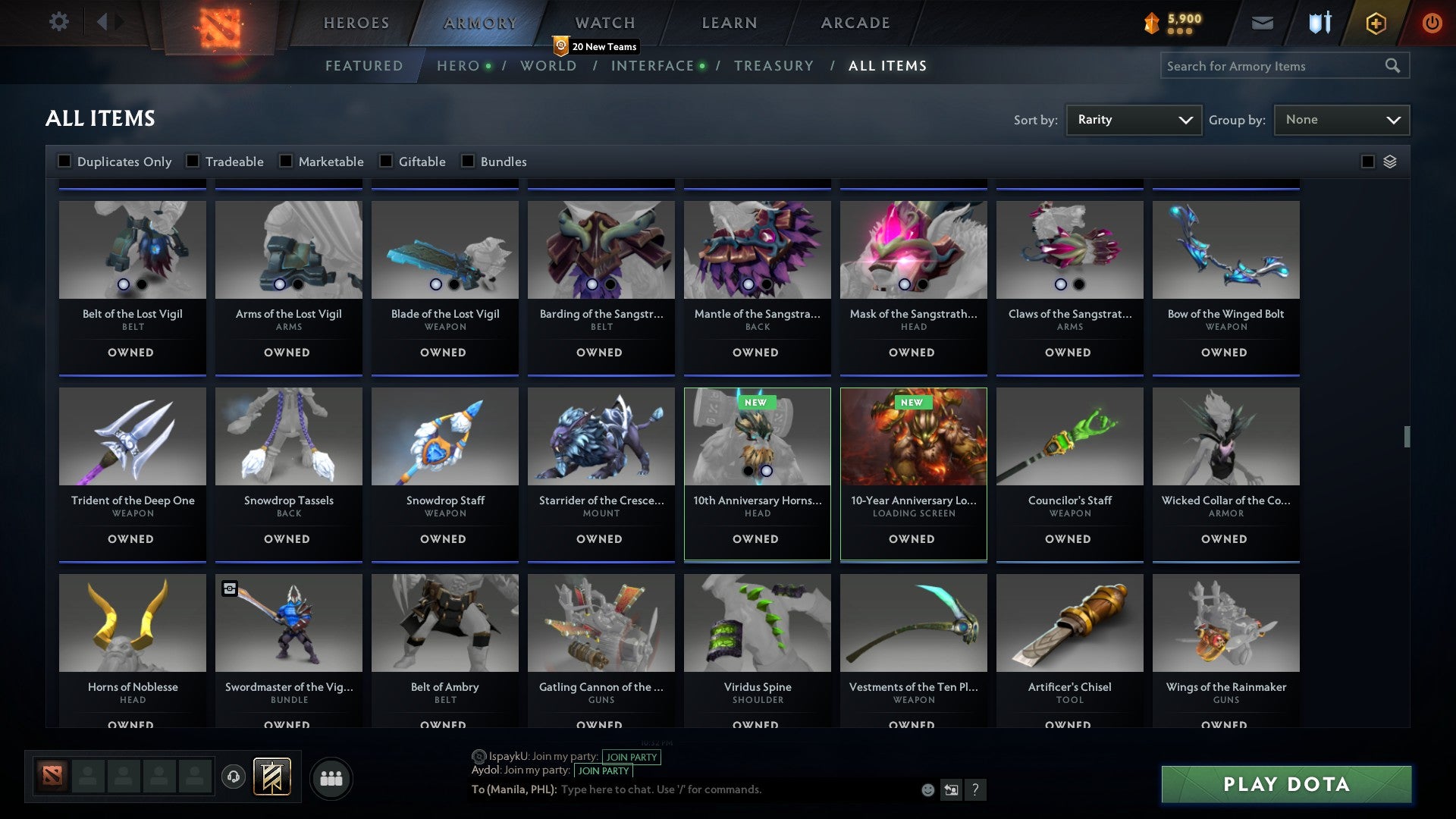Viewport: 1456px width, 819px height.
Task: Open the friends list people icon
Action: [x=331, y=777]
